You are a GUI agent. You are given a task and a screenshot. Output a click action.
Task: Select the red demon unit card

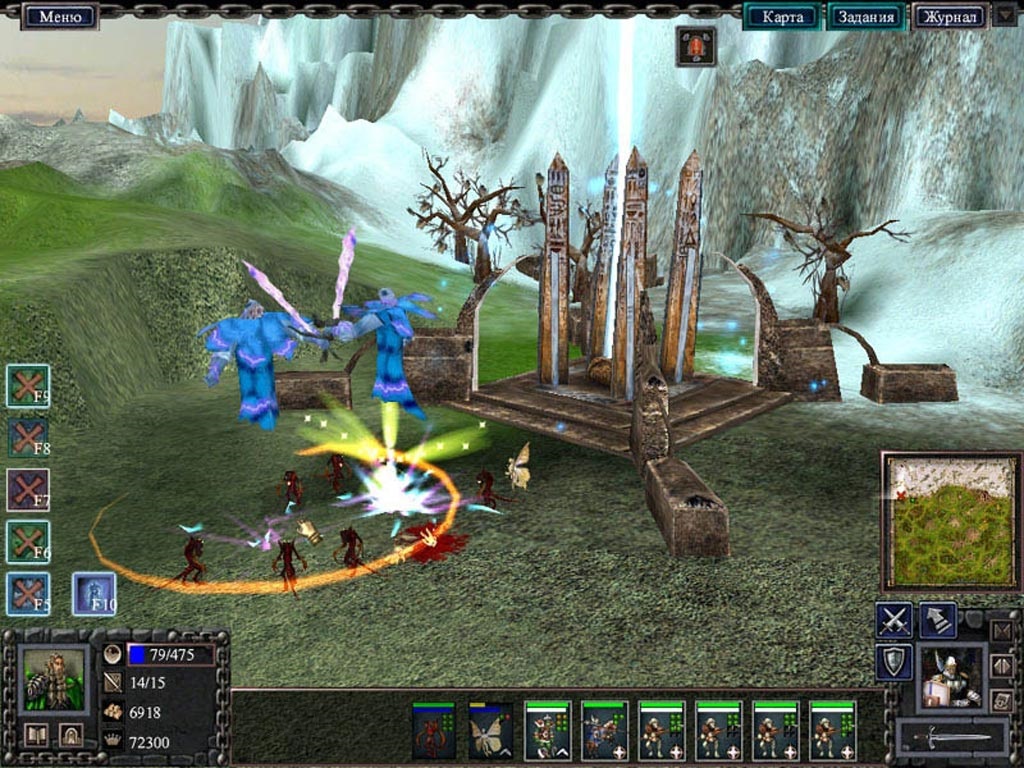coord(434,731)
